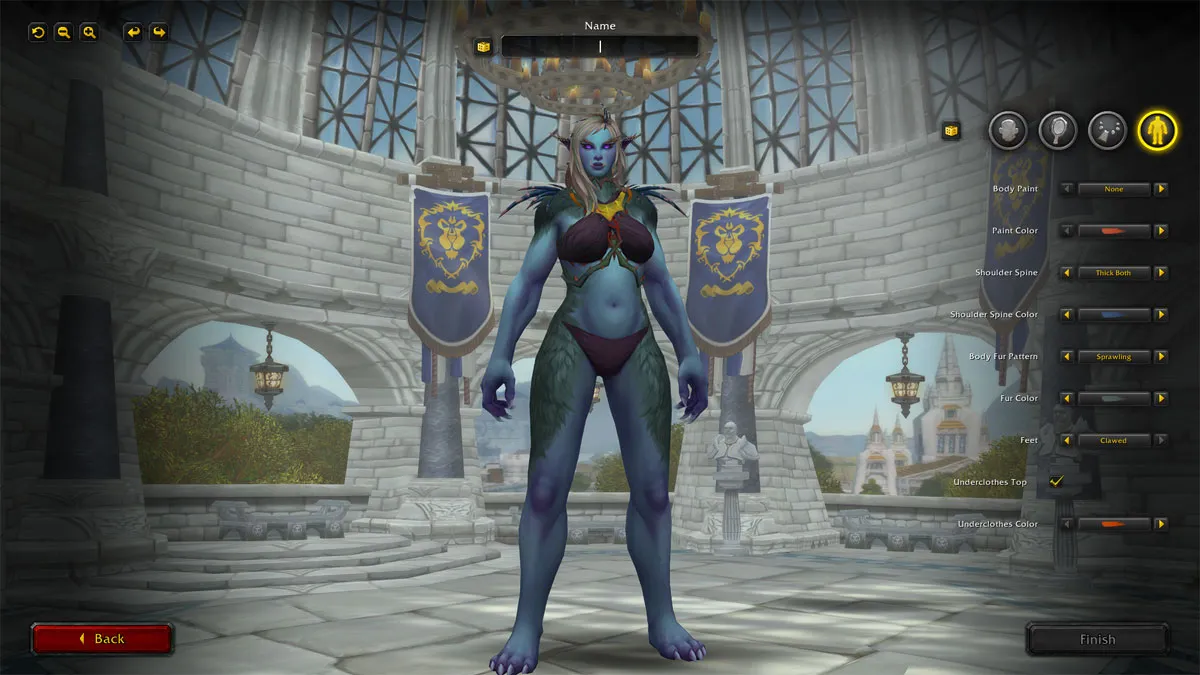
Task: Undo the last customization change
Action: pos(133,32)
